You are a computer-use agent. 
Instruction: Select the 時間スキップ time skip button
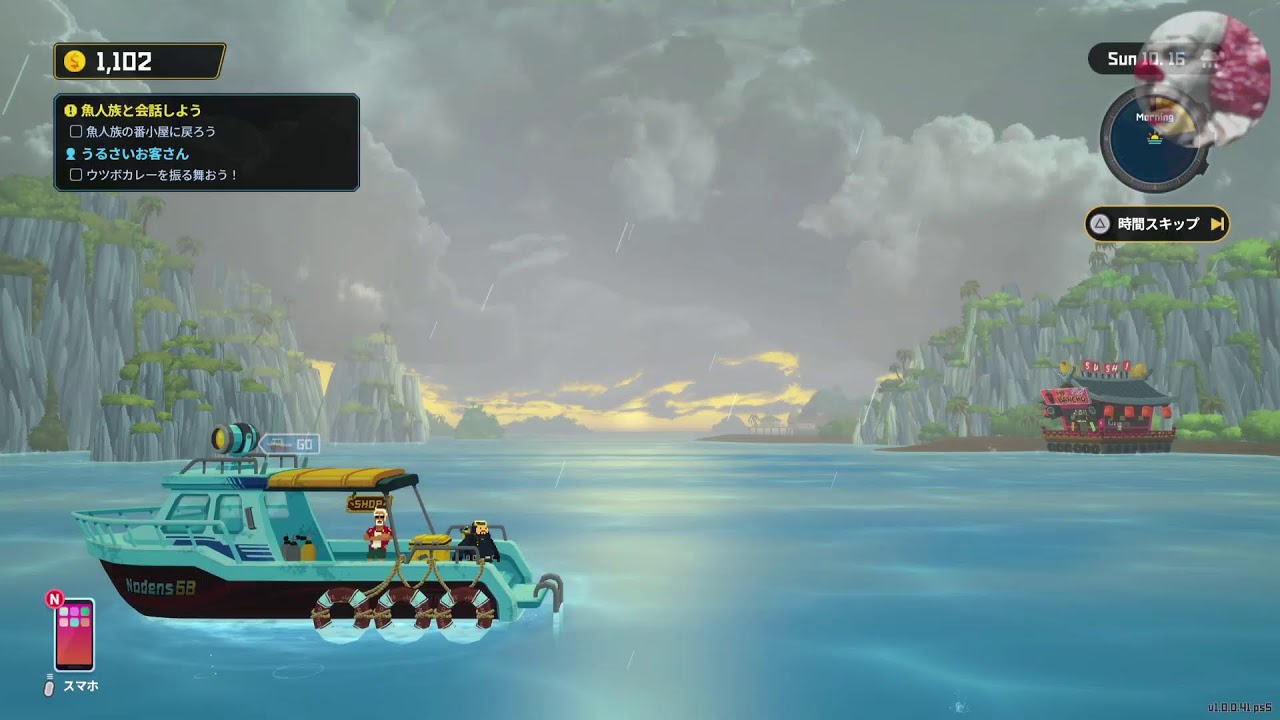point(1157,224)
